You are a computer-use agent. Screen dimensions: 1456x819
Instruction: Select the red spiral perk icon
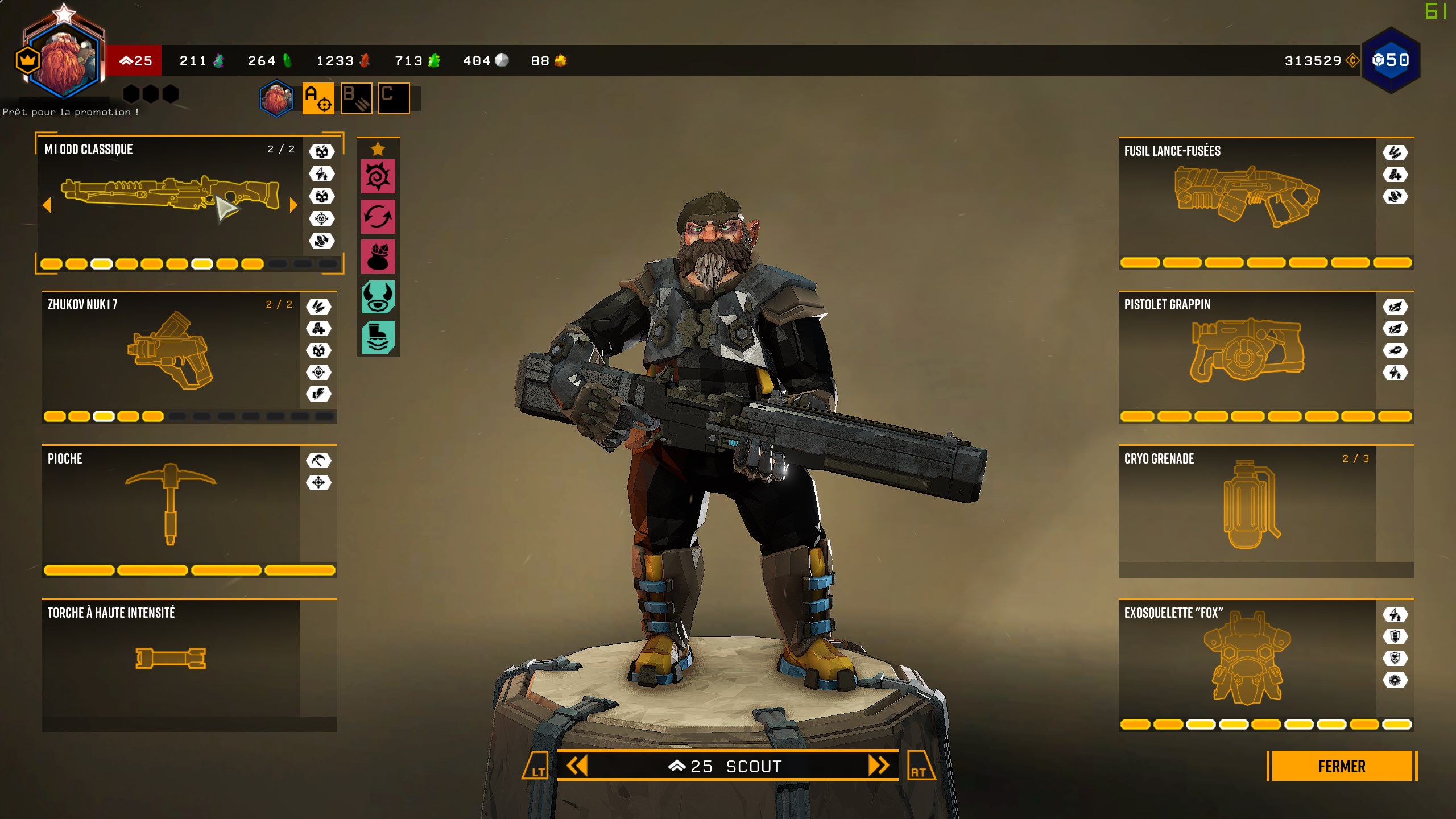click(x=378, y=176)
